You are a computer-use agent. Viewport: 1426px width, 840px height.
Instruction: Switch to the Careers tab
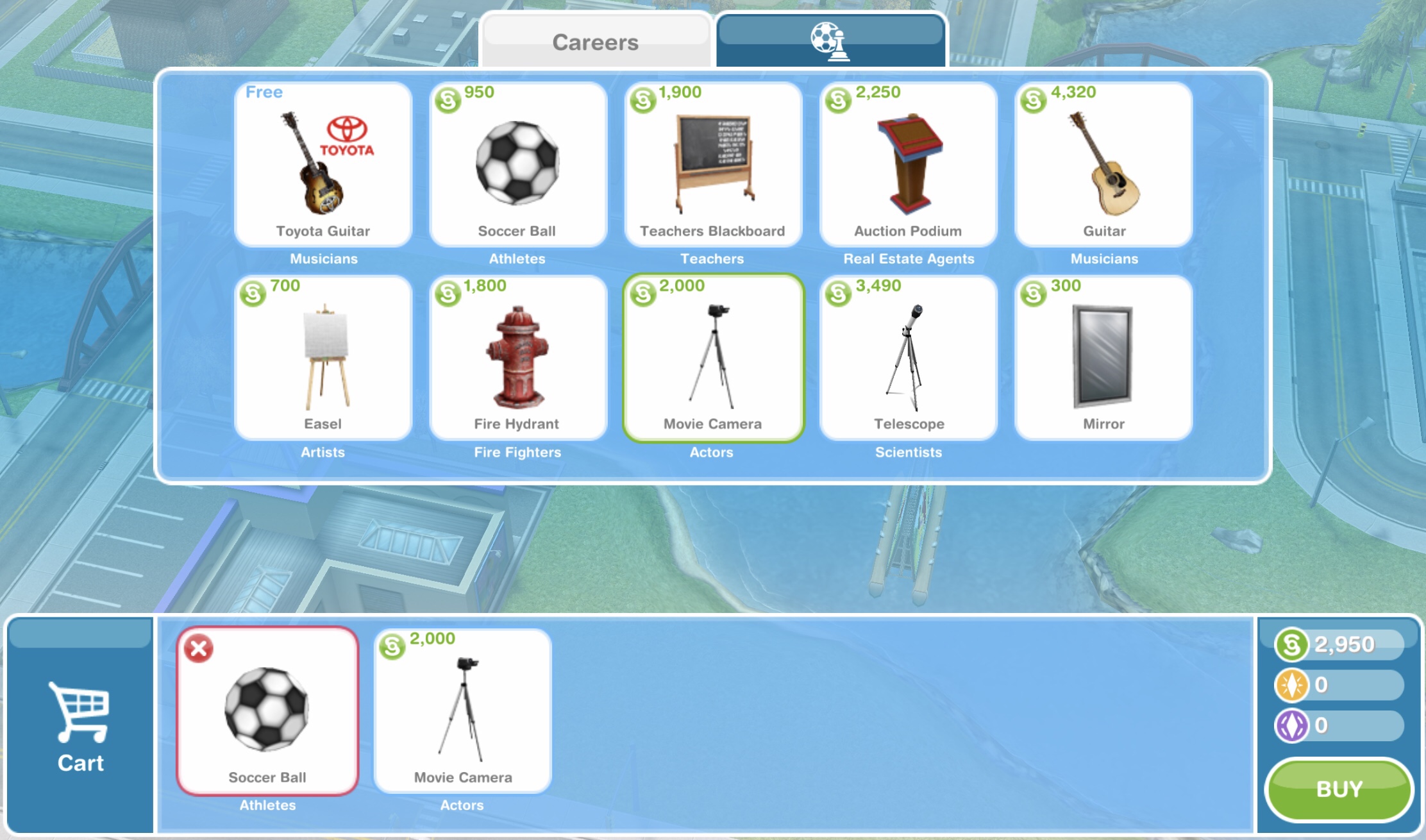595,42
